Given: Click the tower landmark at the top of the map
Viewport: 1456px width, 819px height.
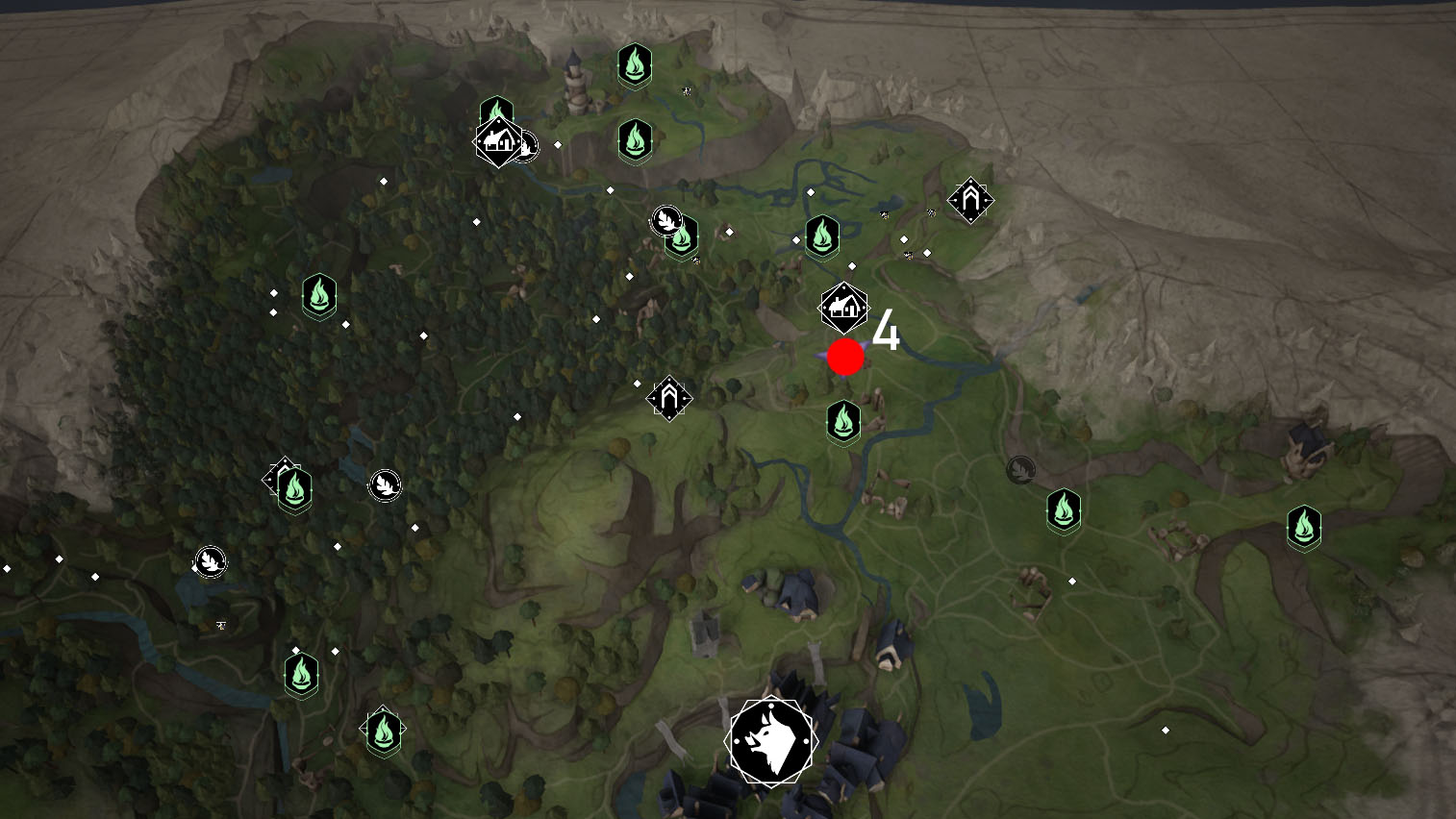Looking at the screenshot, I should [x=574, y=85].
